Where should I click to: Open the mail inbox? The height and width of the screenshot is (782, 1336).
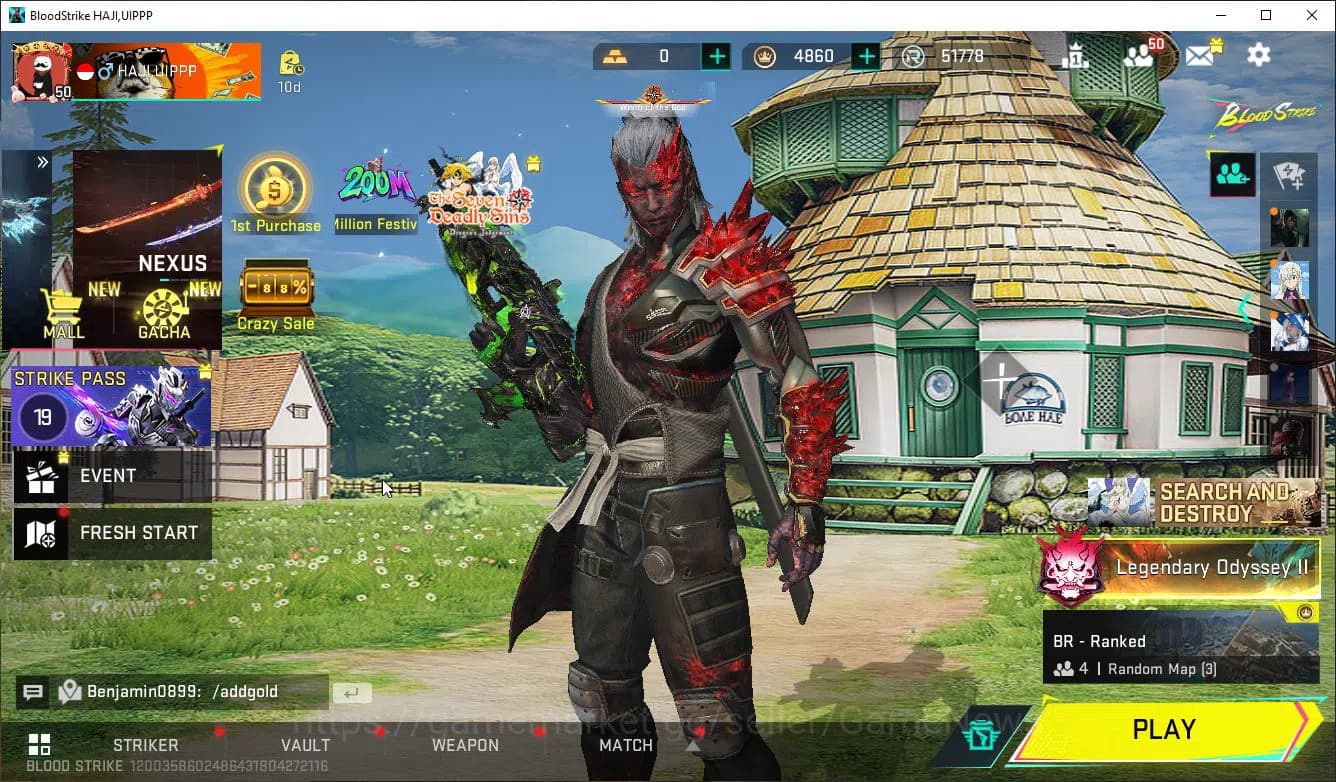[1201, 56]
